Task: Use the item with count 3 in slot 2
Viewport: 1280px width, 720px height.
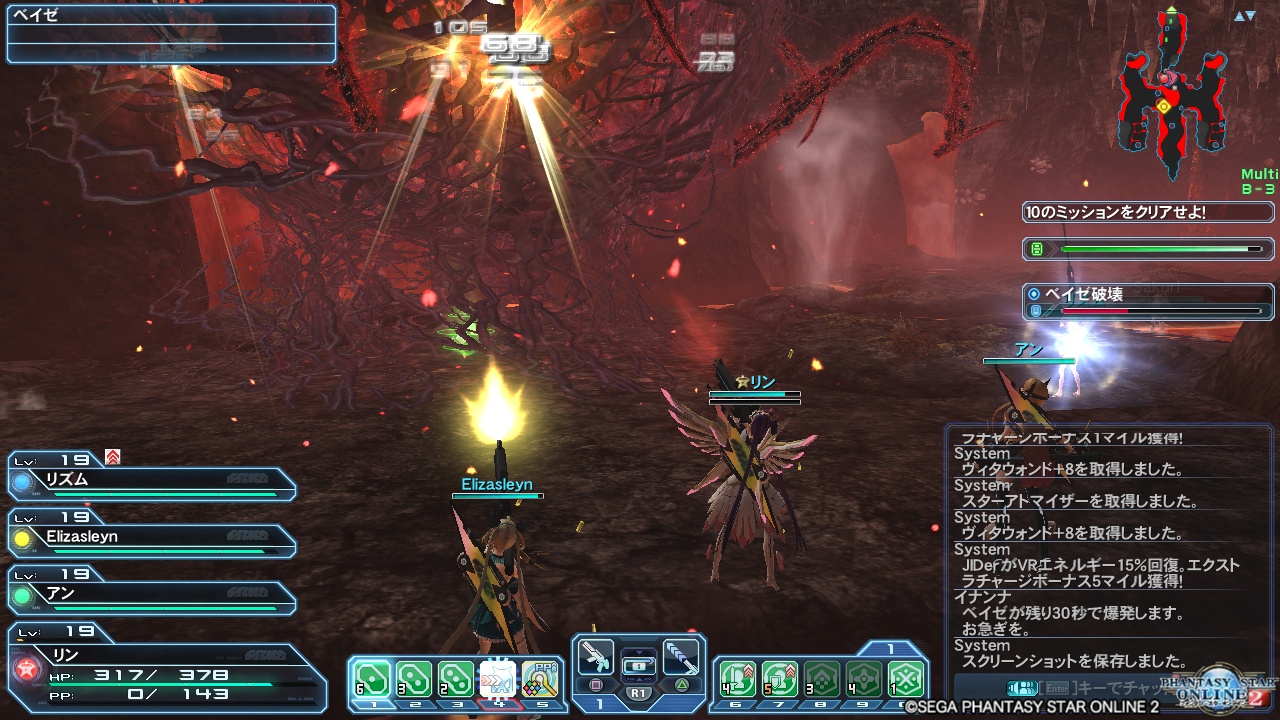Action: (x=413, y=679)
